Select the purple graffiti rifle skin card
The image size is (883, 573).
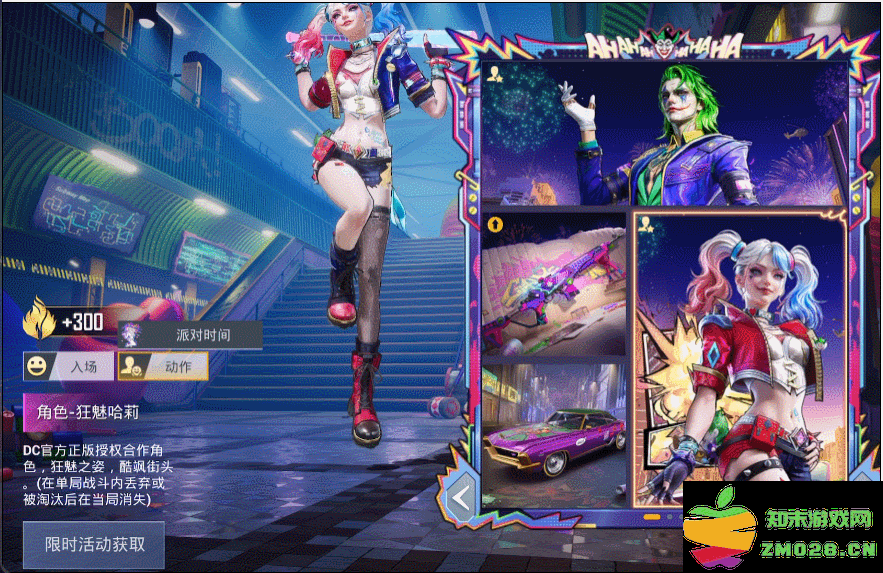[553, 284]
